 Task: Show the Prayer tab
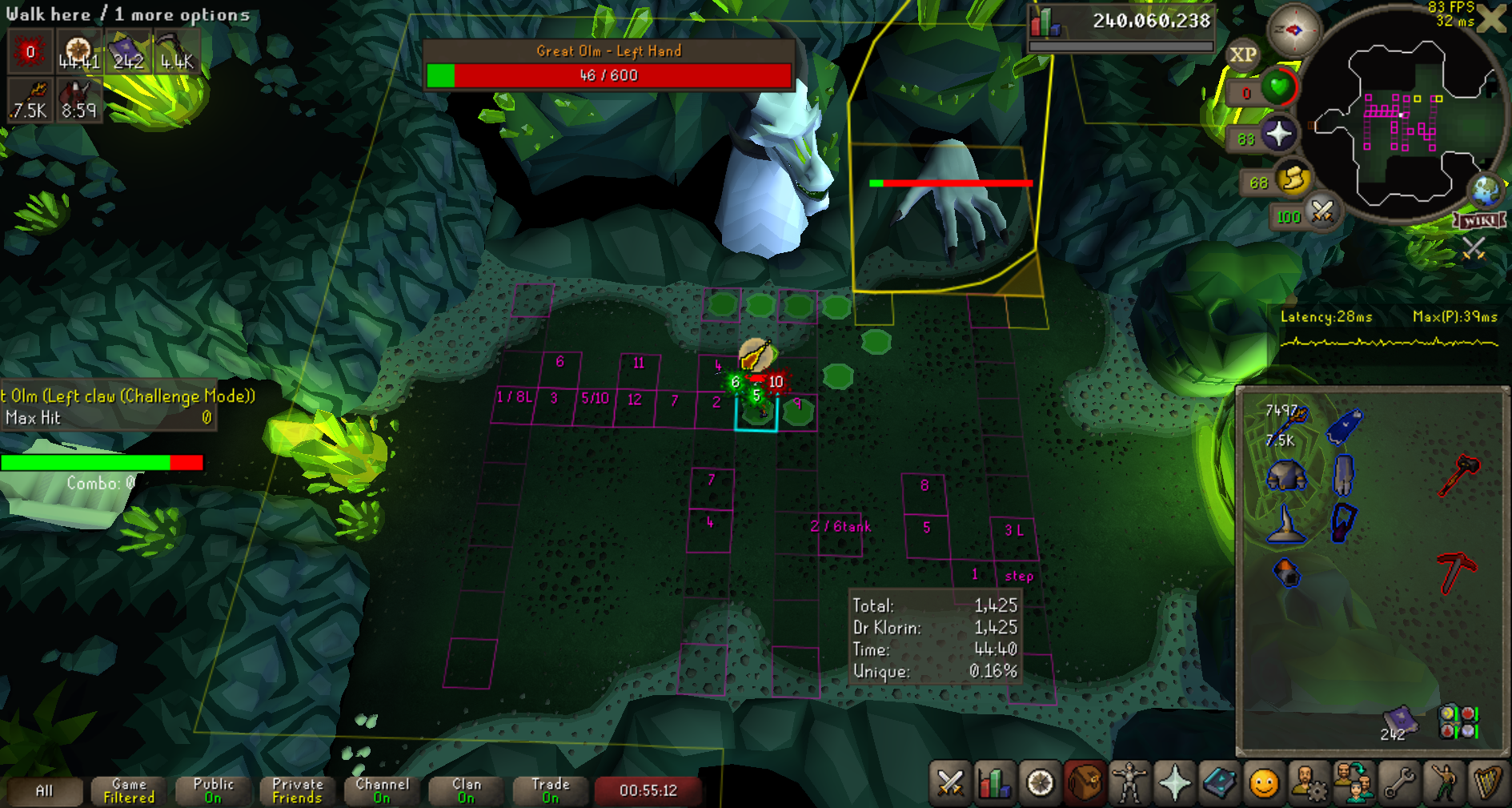(1174, 783)
